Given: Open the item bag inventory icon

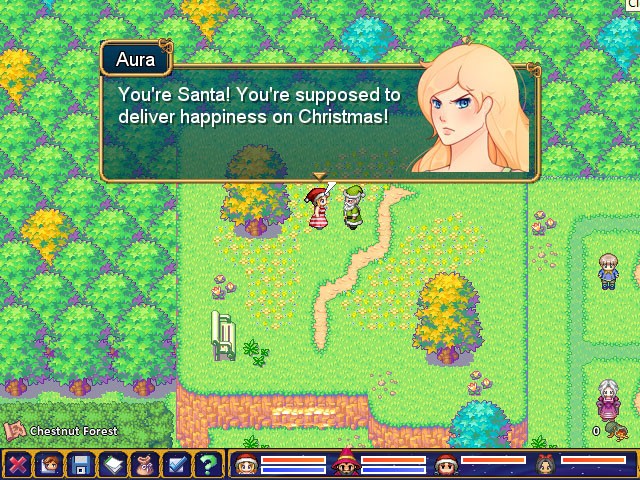Looking at the screenshot, I should (143, 464).
